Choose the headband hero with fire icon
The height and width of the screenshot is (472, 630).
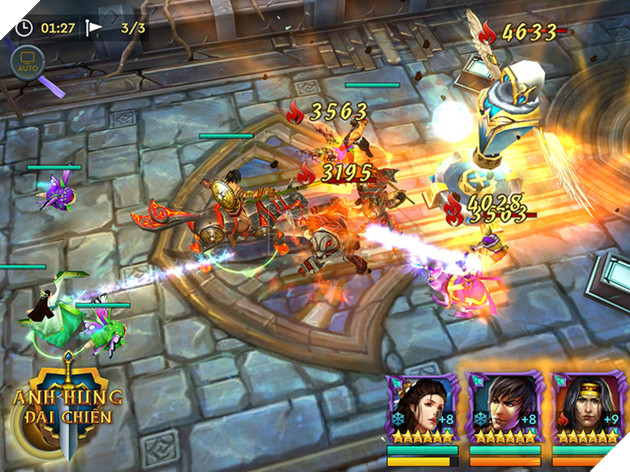coord(588,406)
